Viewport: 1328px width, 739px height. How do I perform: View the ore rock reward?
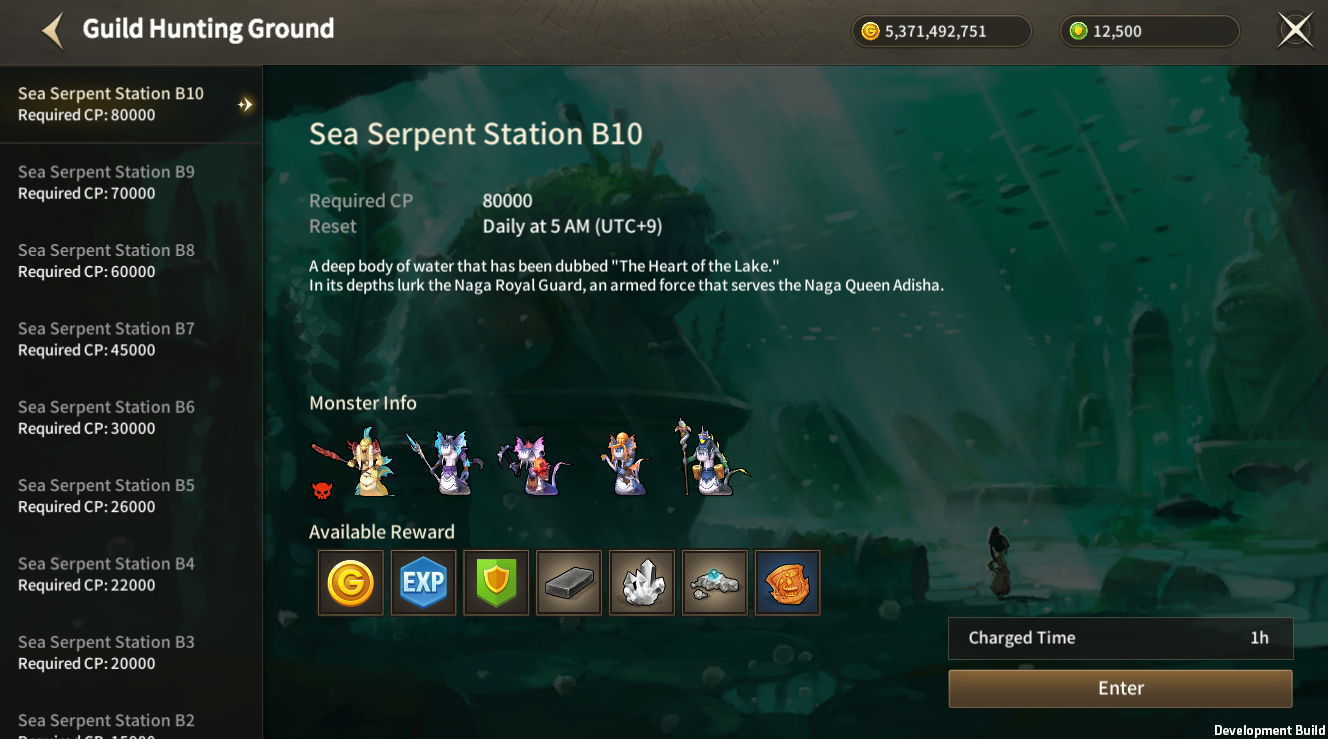[x=715, y=582]
